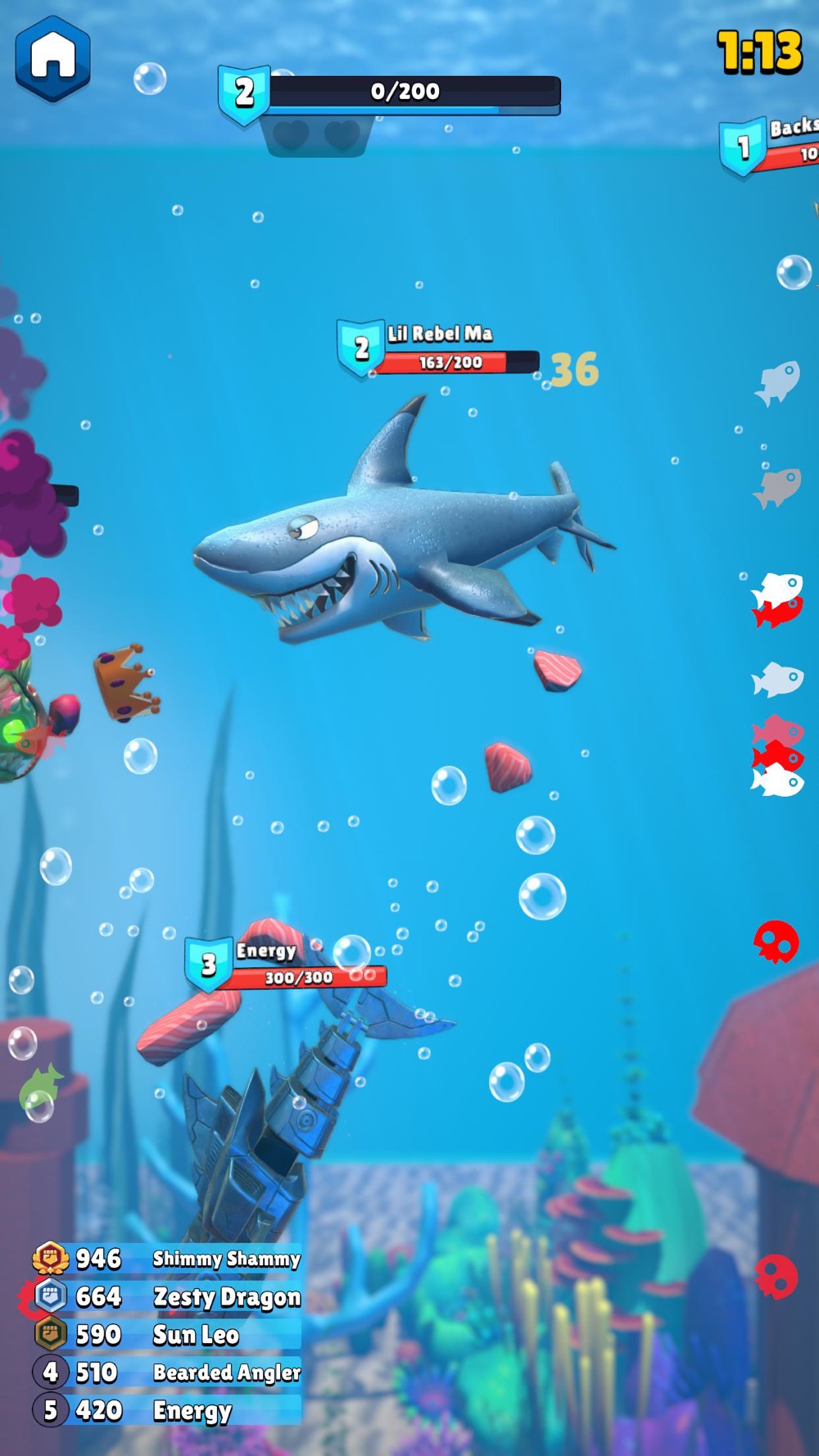Select Bearded Angler ranking row
819x1456 pixels.
(x=168, y=1372)
